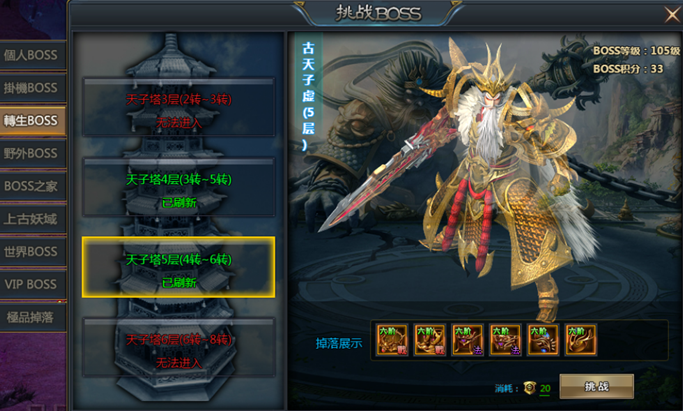Show the 世界BOSS tab

pos(31,252)
